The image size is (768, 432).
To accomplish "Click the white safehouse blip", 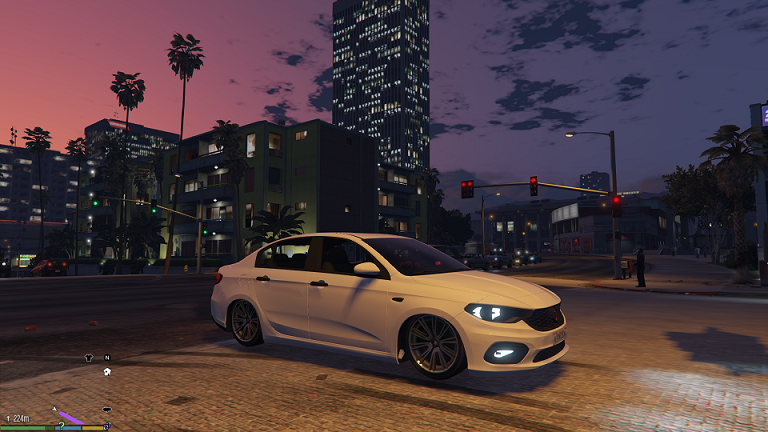I will 107,372.
